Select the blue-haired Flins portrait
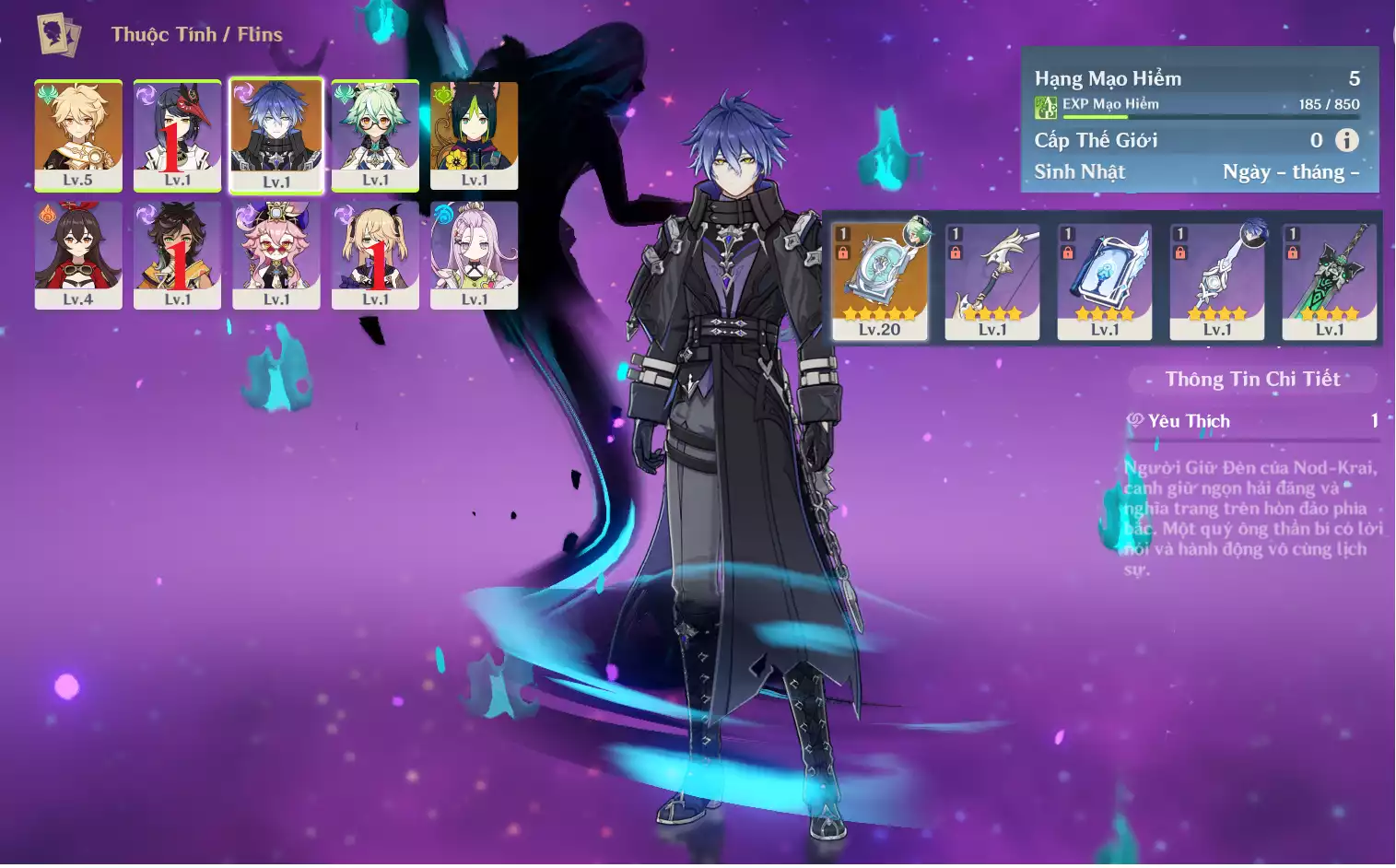Image resolution: width=1396 pixels, height=868 pixels. click(276, 135)
